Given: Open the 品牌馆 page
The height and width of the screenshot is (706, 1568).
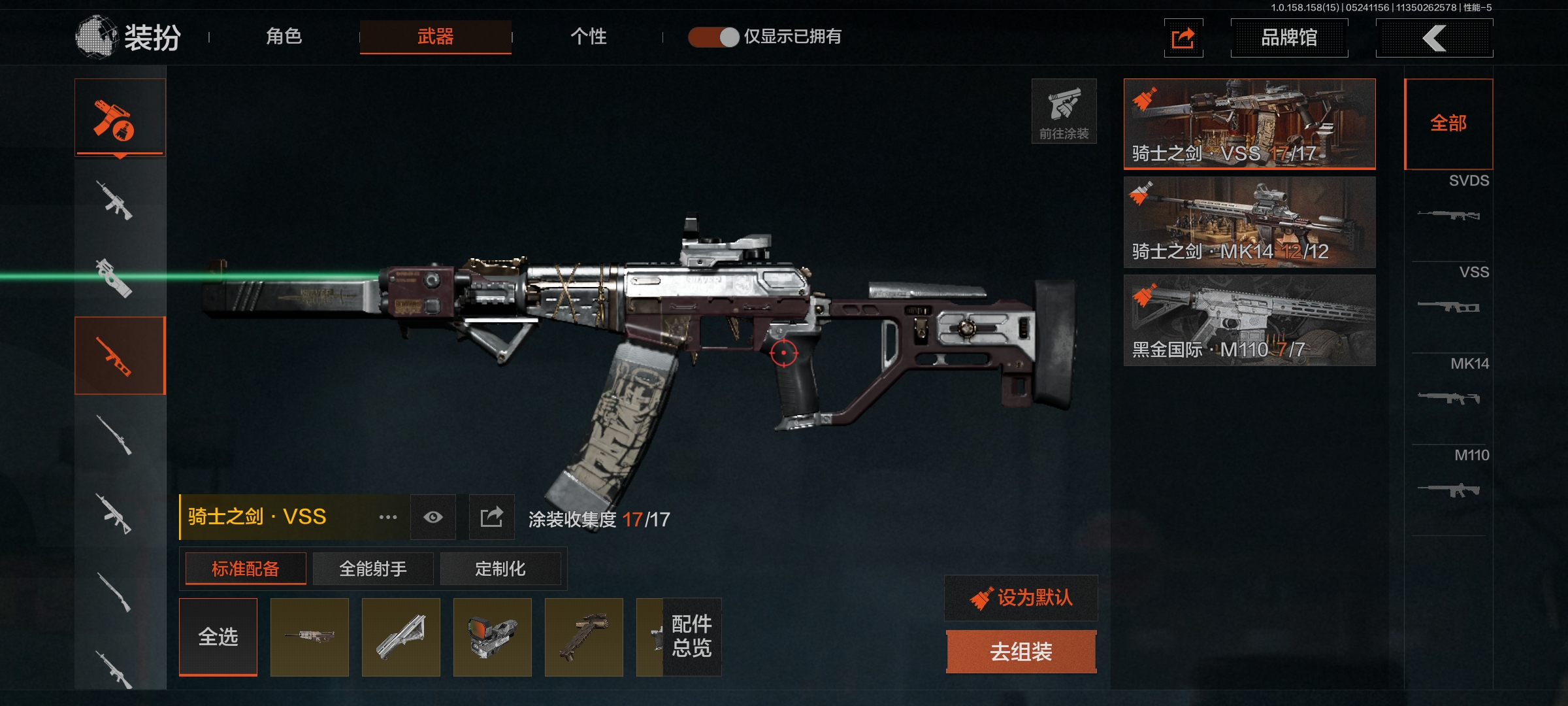Looking at the screenshot, I should [1288, 38].
